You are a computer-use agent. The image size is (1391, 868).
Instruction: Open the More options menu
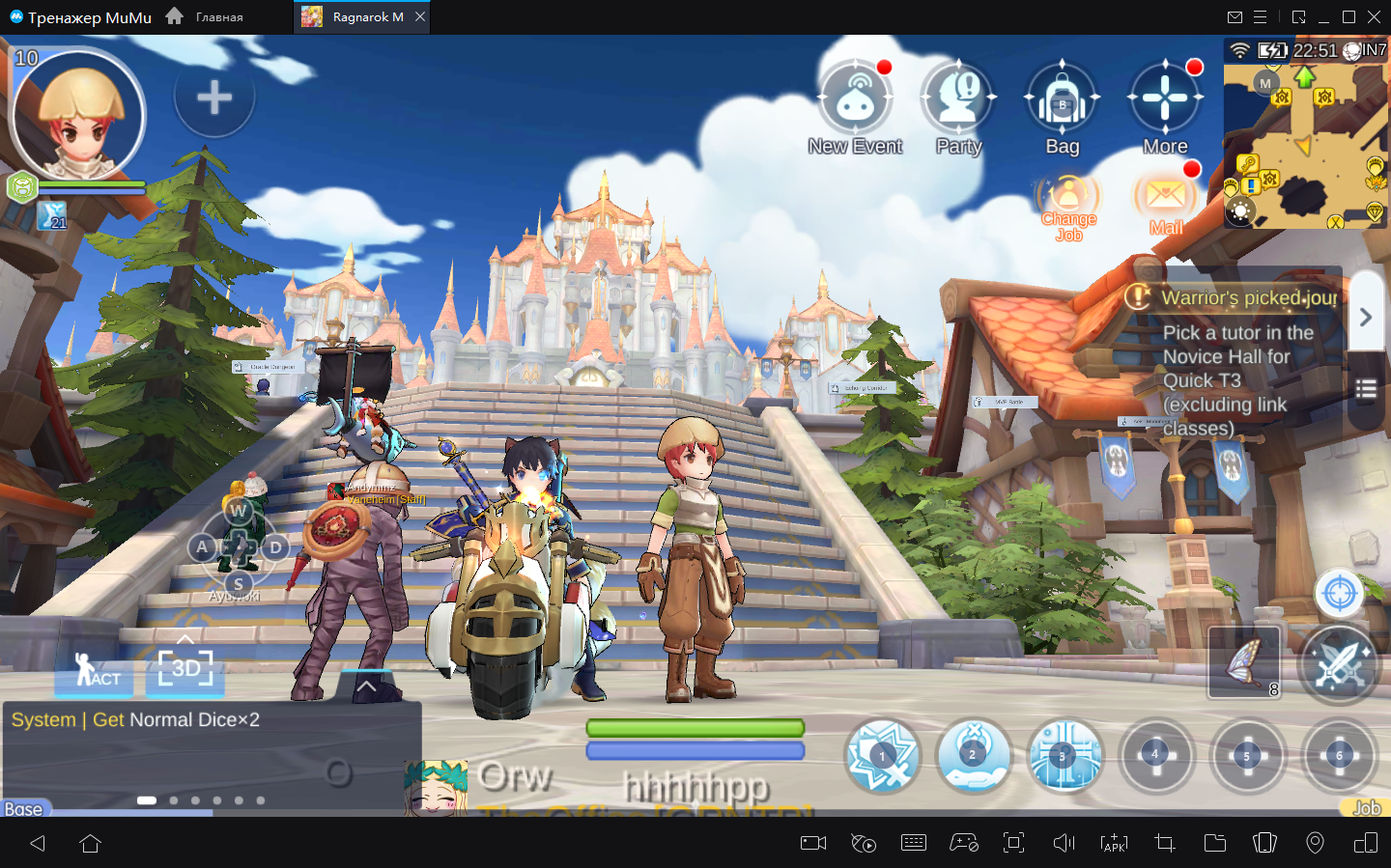(x=1165, y=99)
